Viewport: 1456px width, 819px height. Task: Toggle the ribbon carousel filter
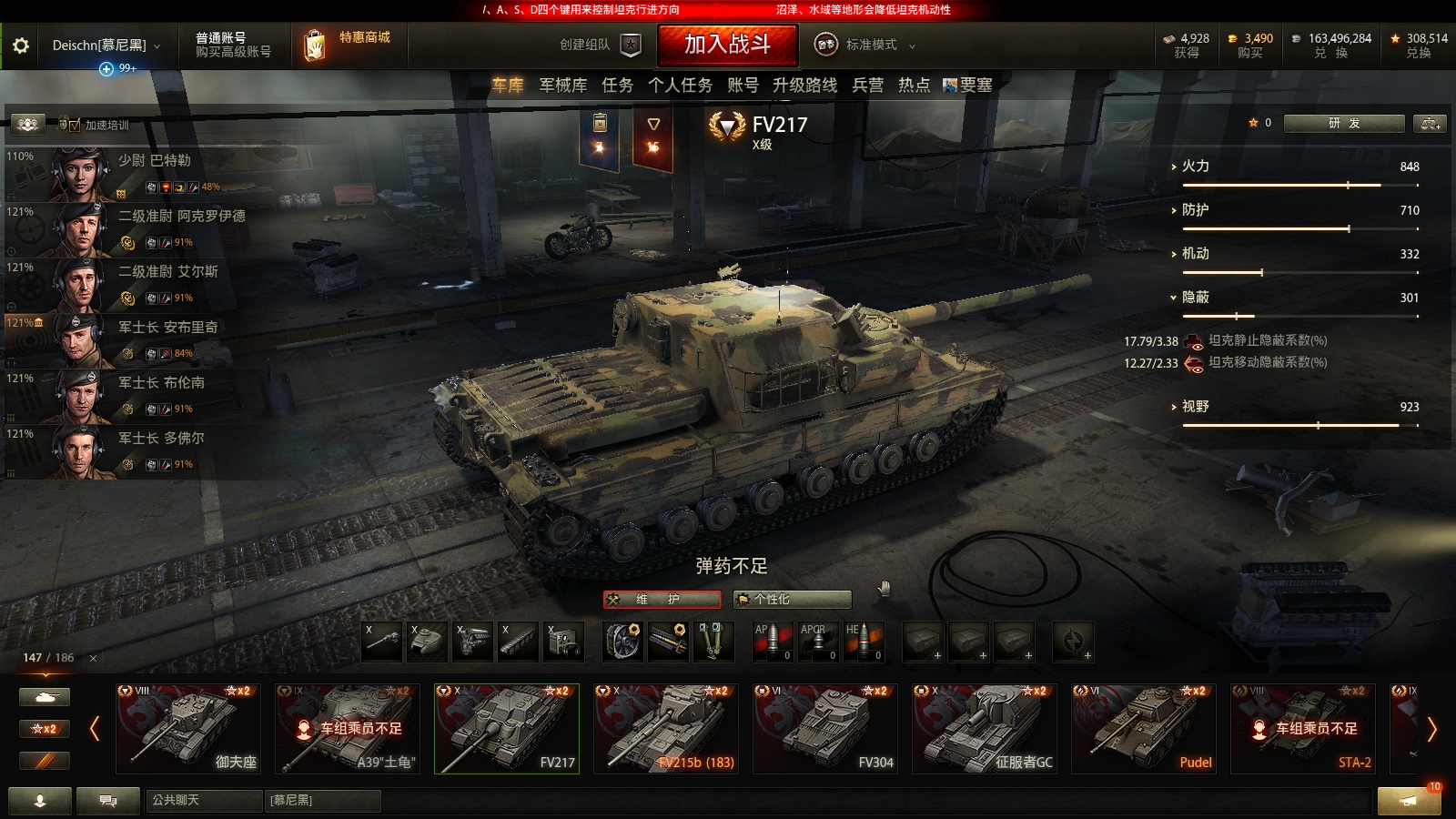point(44,762)
